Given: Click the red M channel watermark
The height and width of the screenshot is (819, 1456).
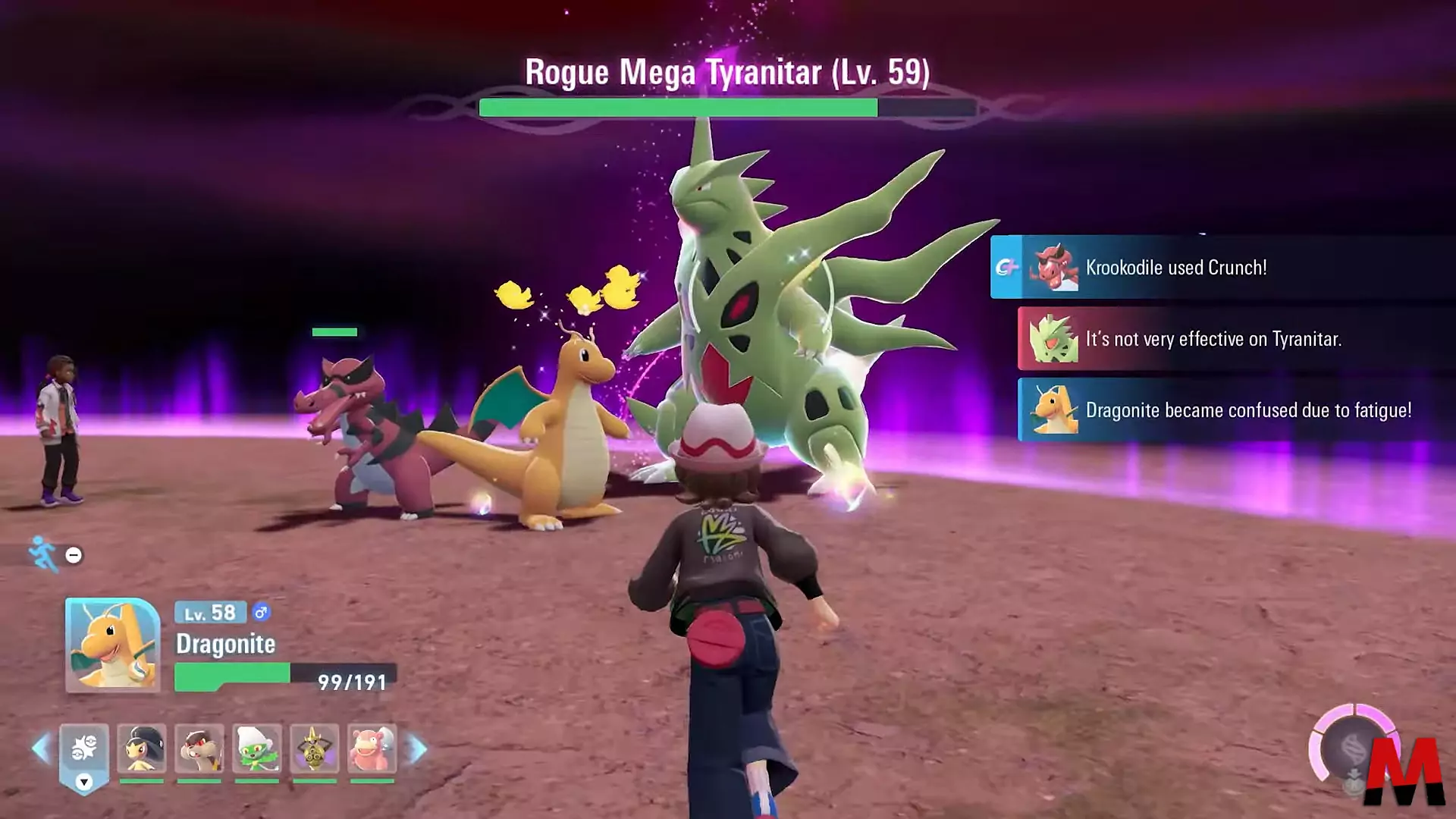Looking at the screenshot, I should [1404, 772].
